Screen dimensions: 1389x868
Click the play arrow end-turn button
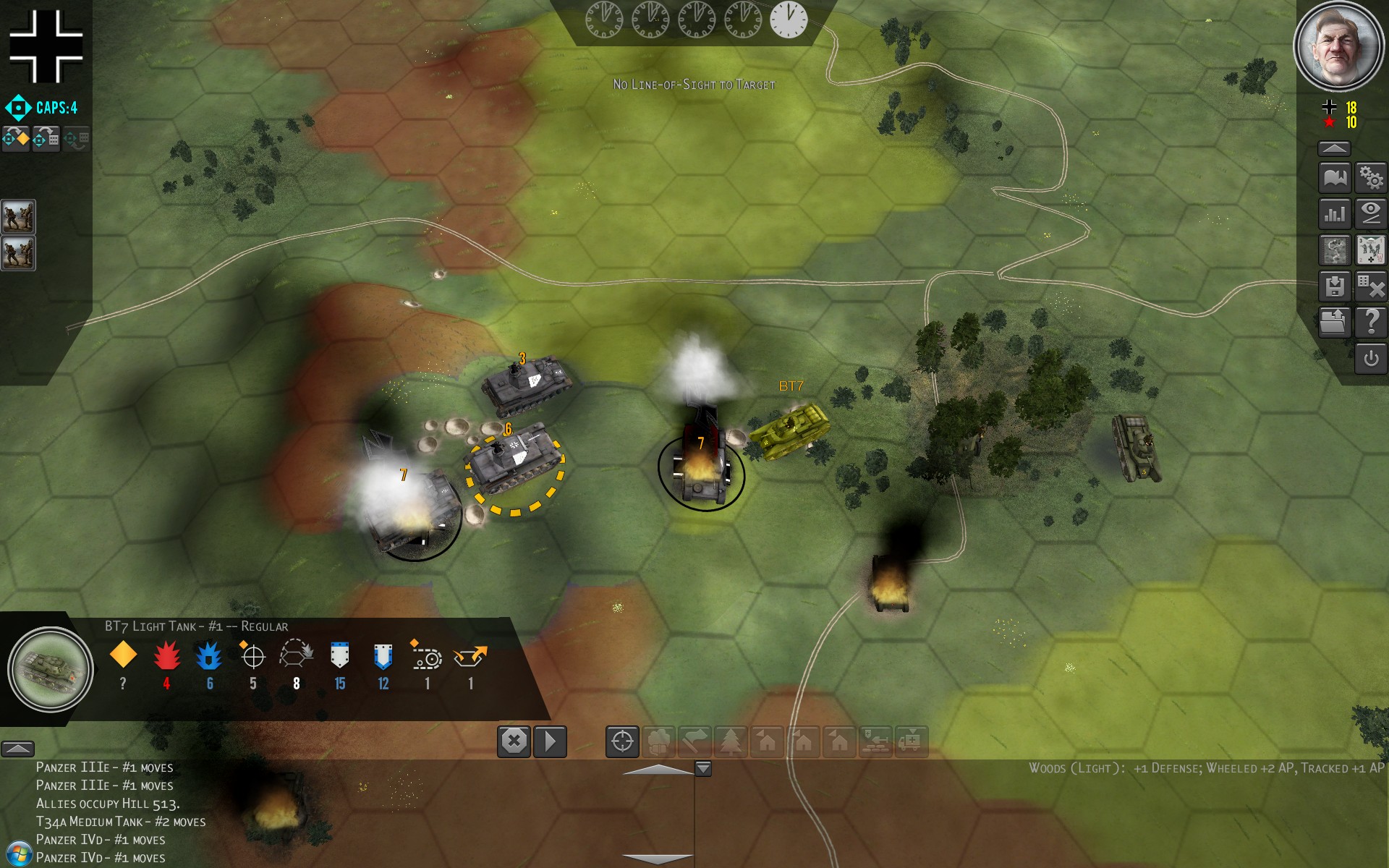click(550, 741)
